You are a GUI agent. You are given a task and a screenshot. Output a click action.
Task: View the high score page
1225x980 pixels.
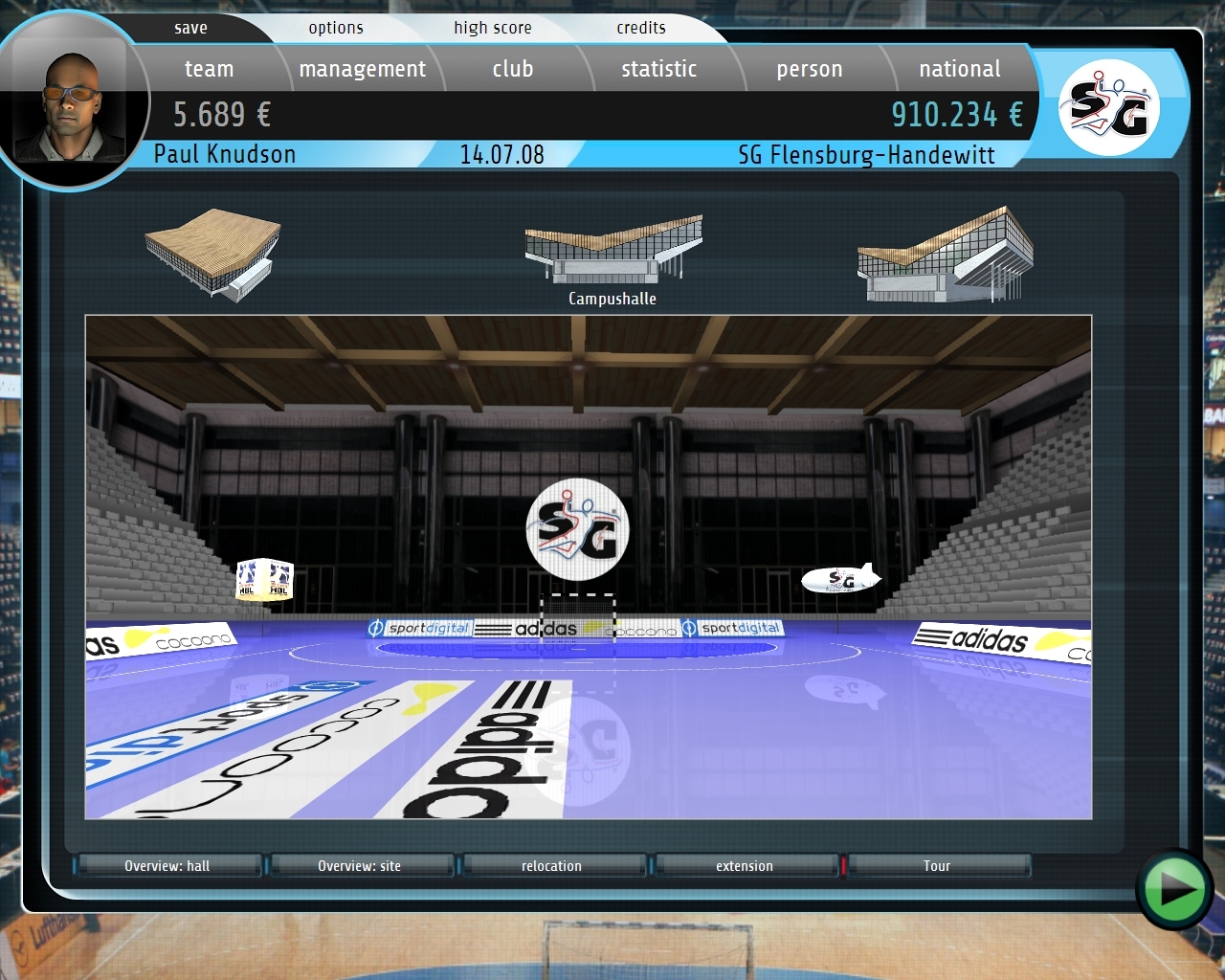coord(492,28)
